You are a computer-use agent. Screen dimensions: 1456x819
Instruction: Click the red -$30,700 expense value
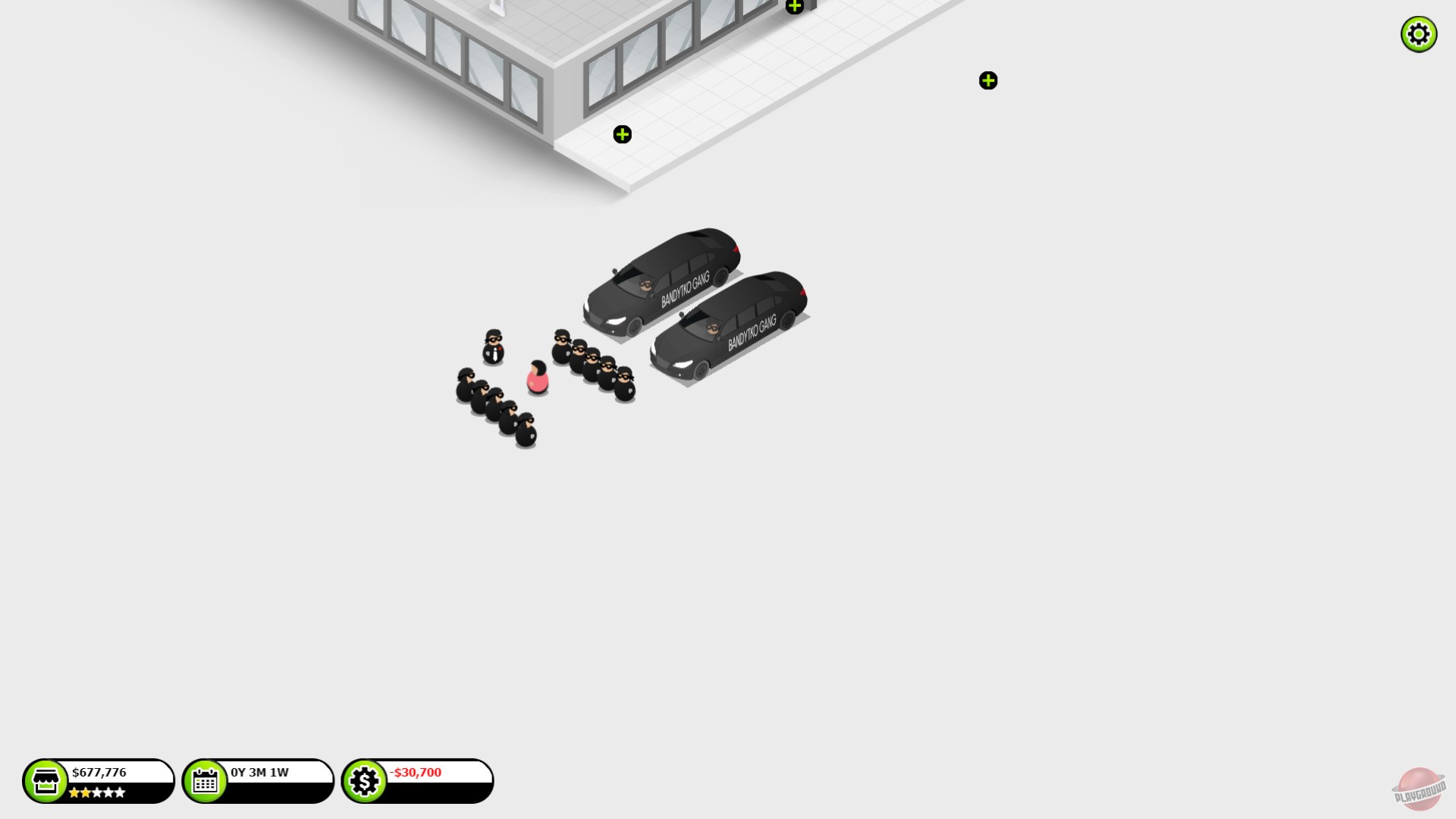[416, 773]
